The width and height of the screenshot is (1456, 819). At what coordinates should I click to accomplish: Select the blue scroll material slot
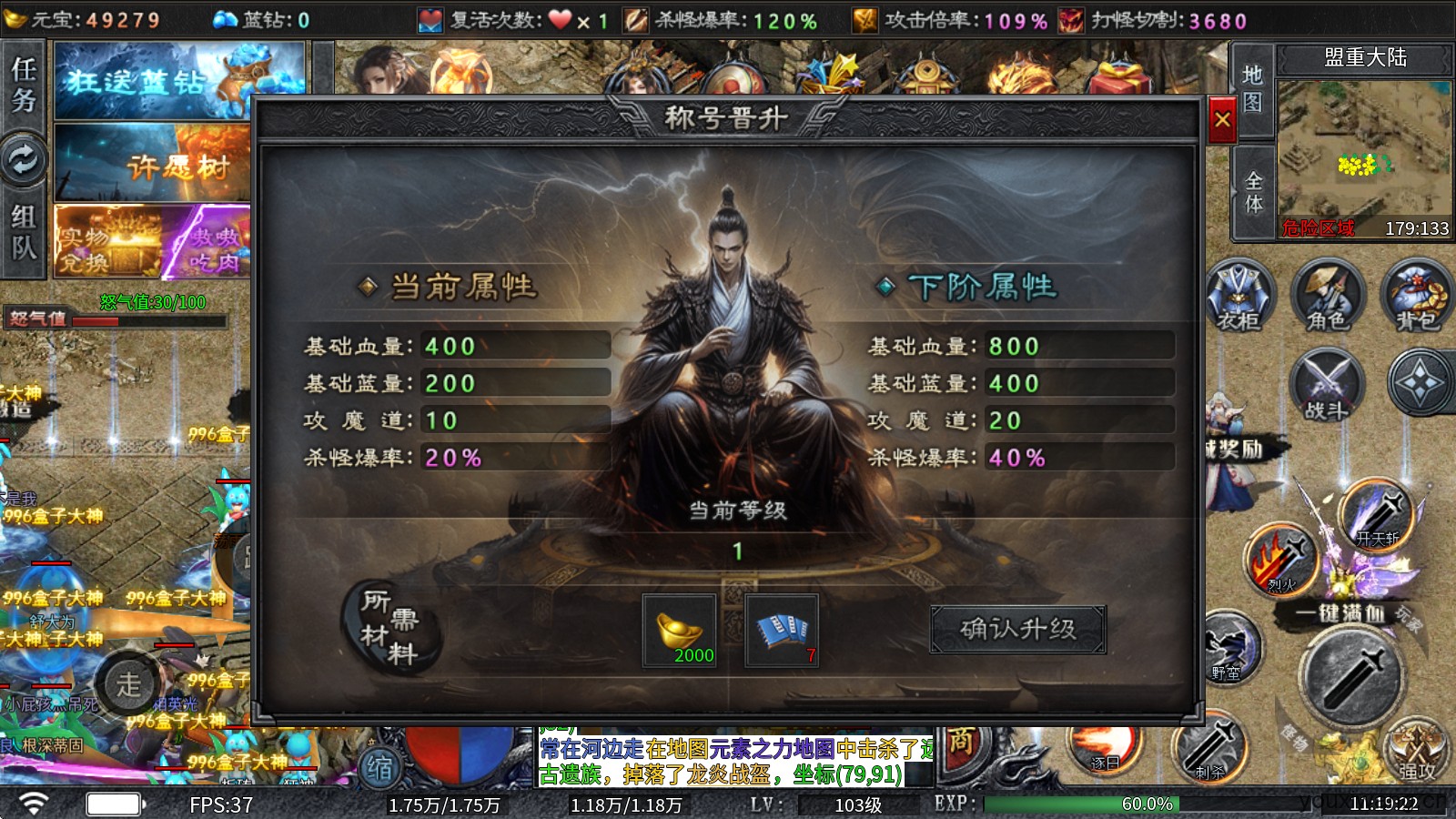point(782,631)
